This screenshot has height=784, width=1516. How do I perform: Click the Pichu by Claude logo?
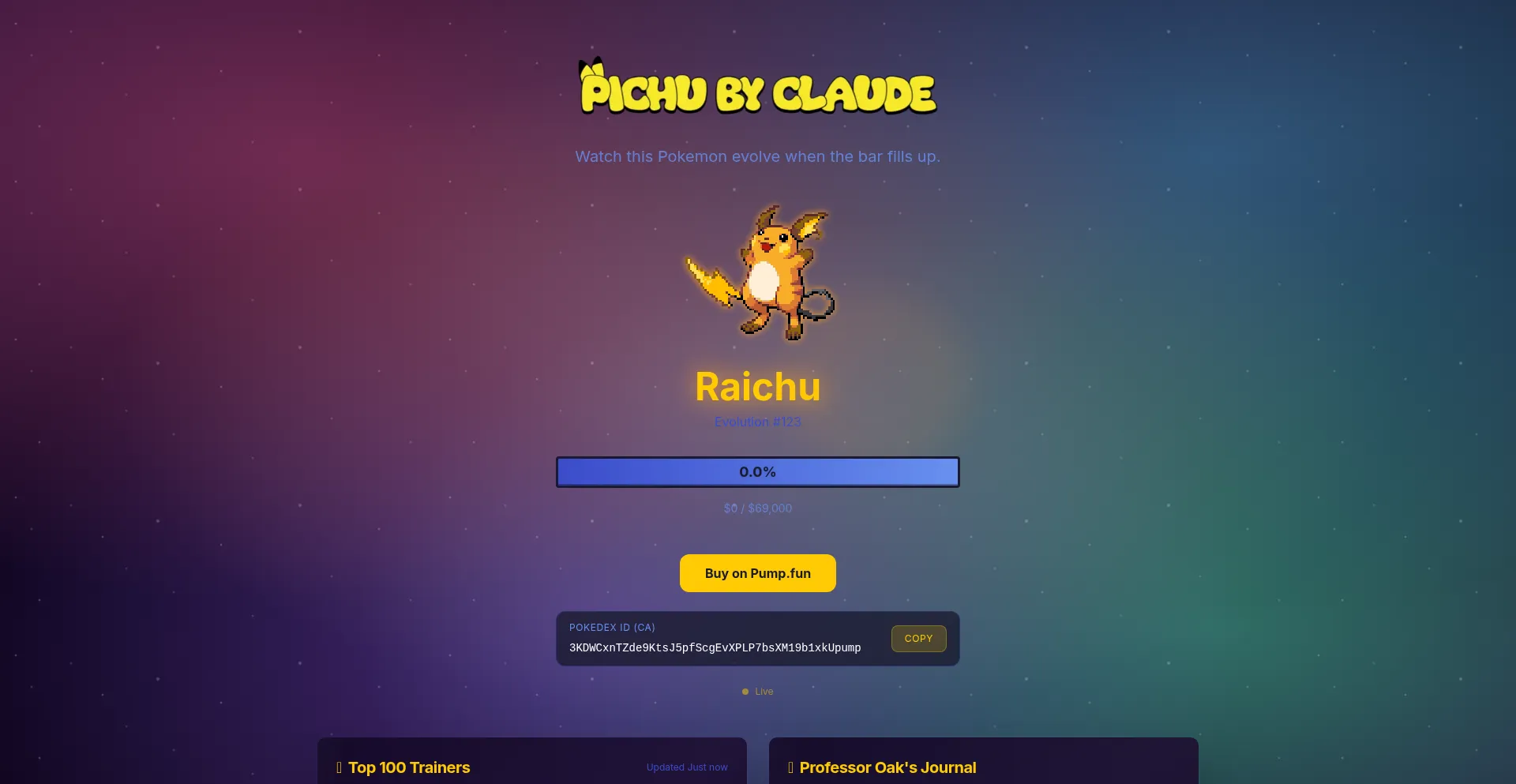[757, 89]
